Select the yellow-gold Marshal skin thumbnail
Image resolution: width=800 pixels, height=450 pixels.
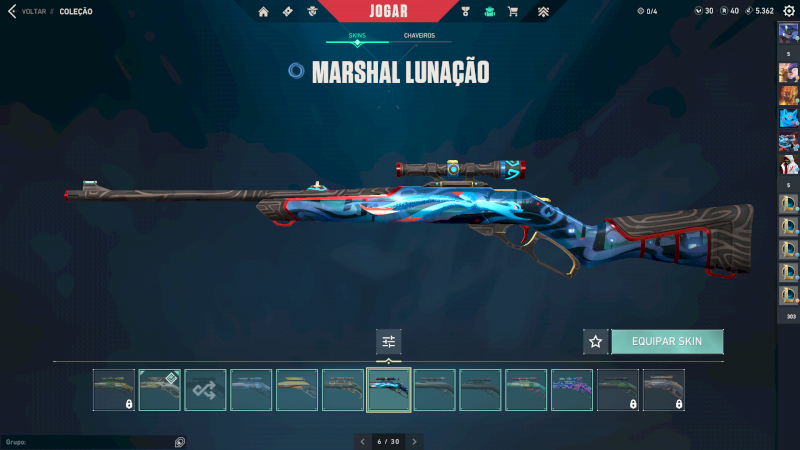[x=297, y=390]
